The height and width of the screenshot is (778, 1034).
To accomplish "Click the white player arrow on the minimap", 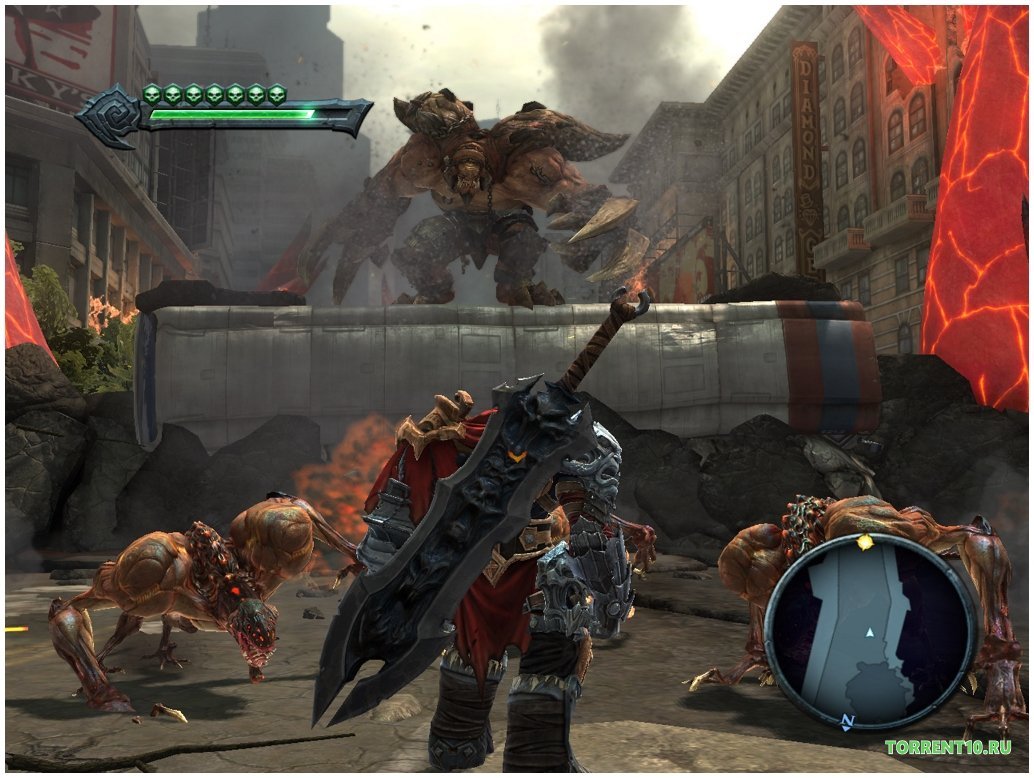I will point(870,633).
